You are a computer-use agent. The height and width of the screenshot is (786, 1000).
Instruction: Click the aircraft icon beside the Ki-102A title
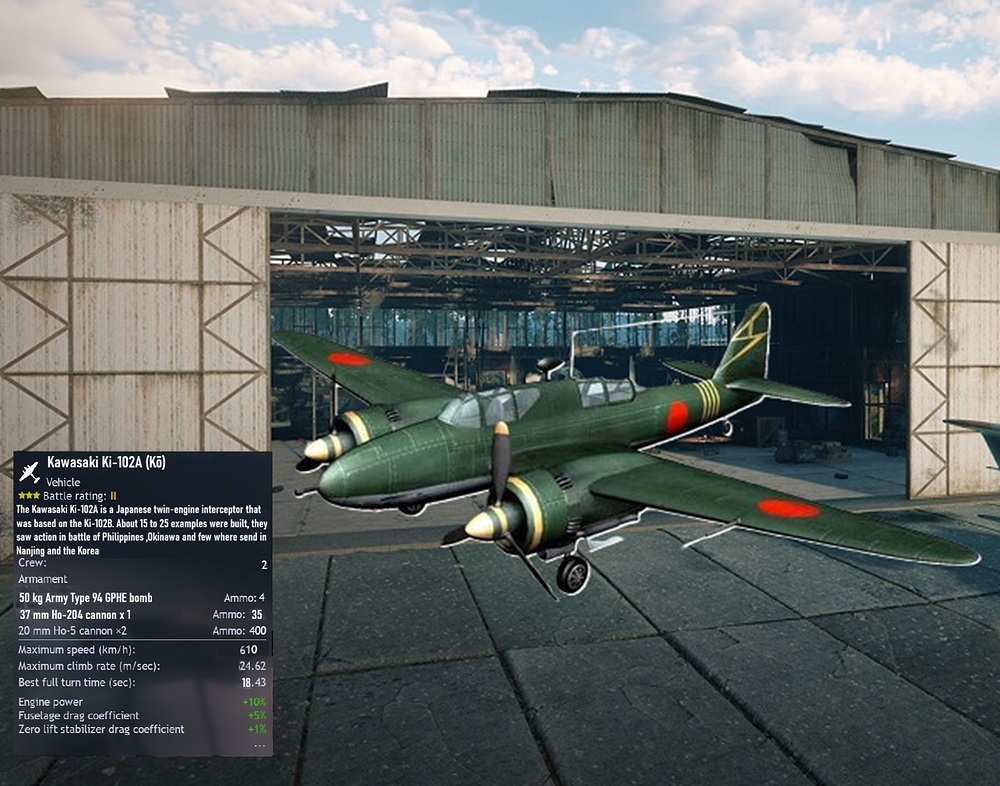point(29,472)
